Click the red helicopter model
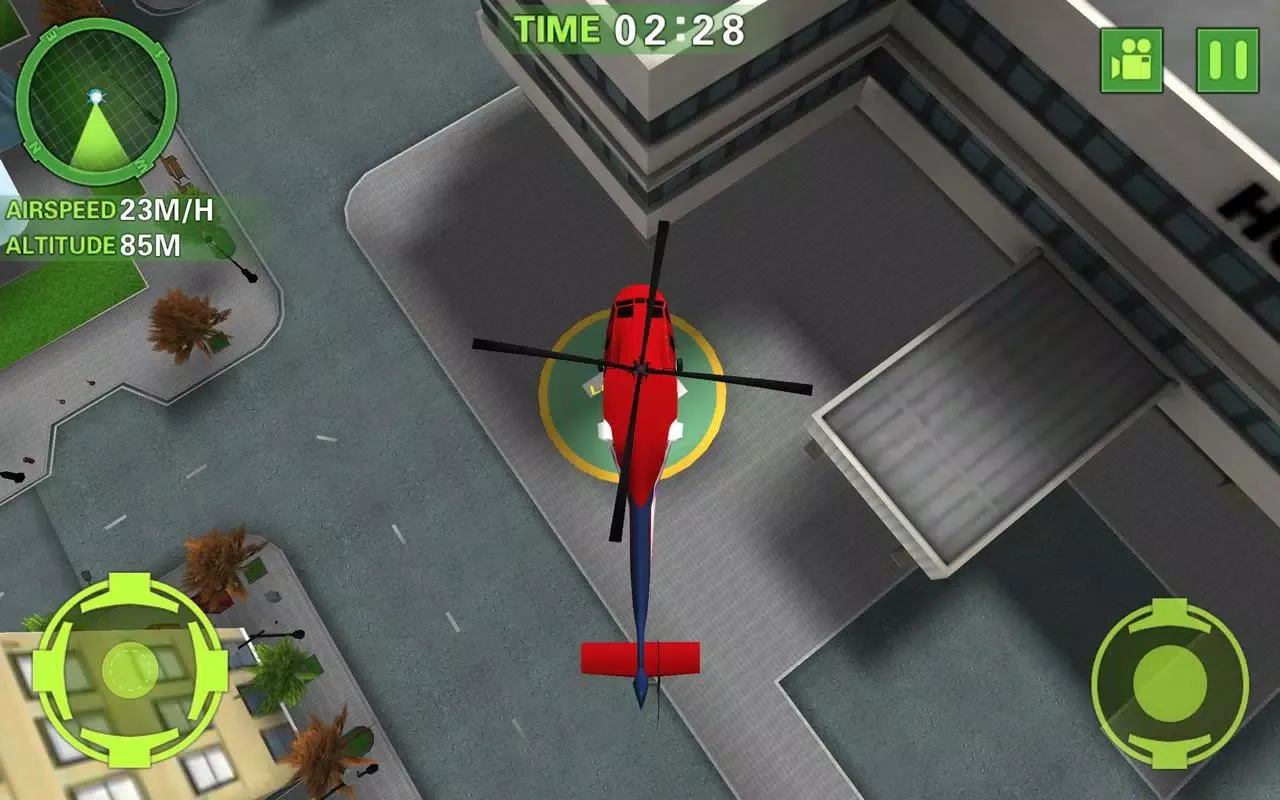 click(640, 380)
